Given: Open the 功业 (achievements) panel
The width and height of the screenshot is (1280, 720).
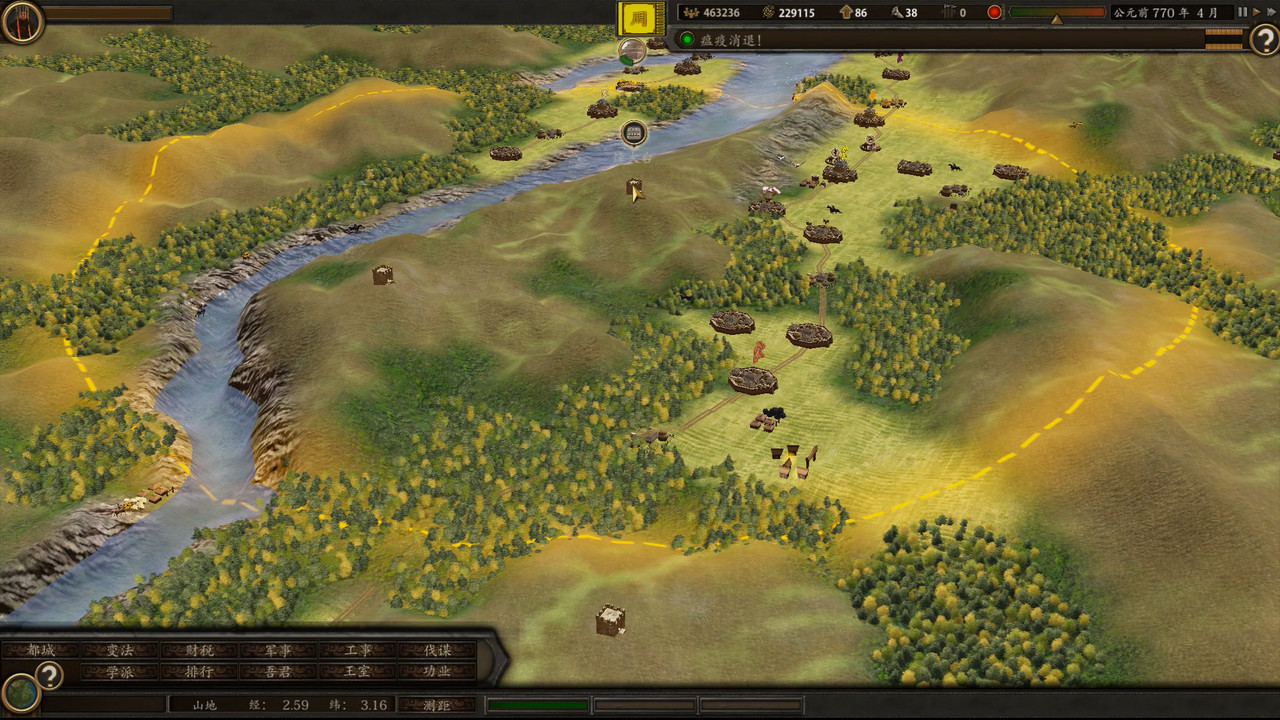Looking at the screenshot, I should (x=437, y=672).
